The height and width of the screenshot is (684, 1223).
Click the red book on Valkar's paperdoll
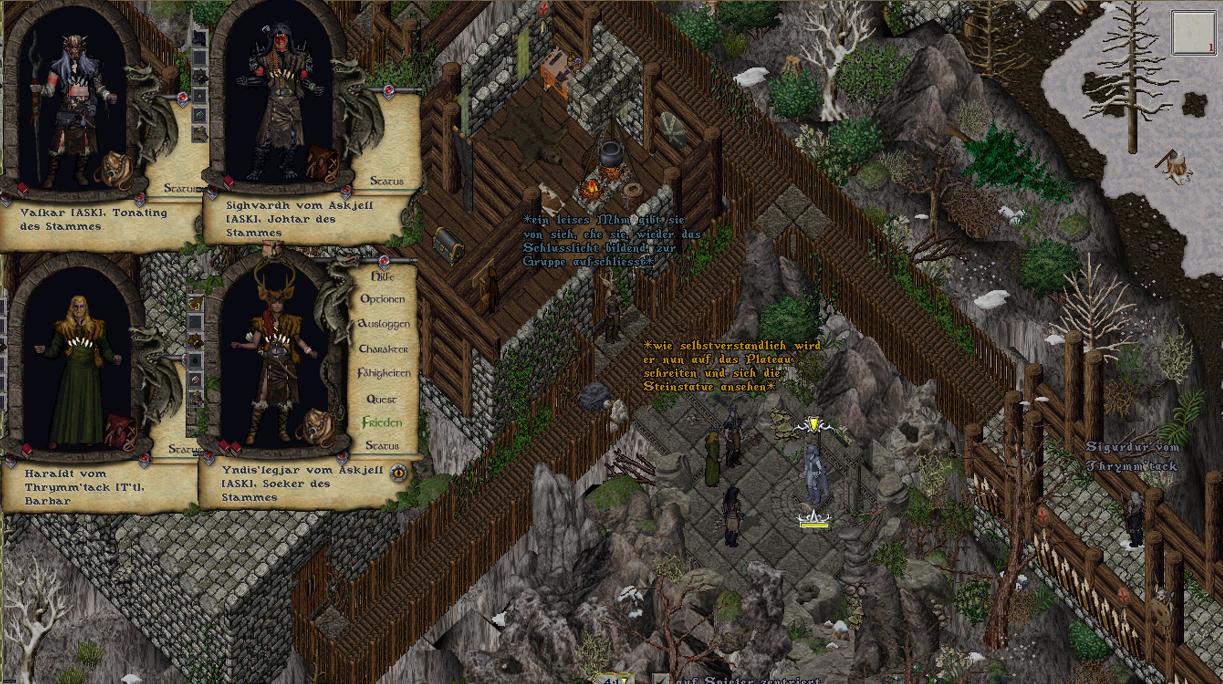click(22, 189)
